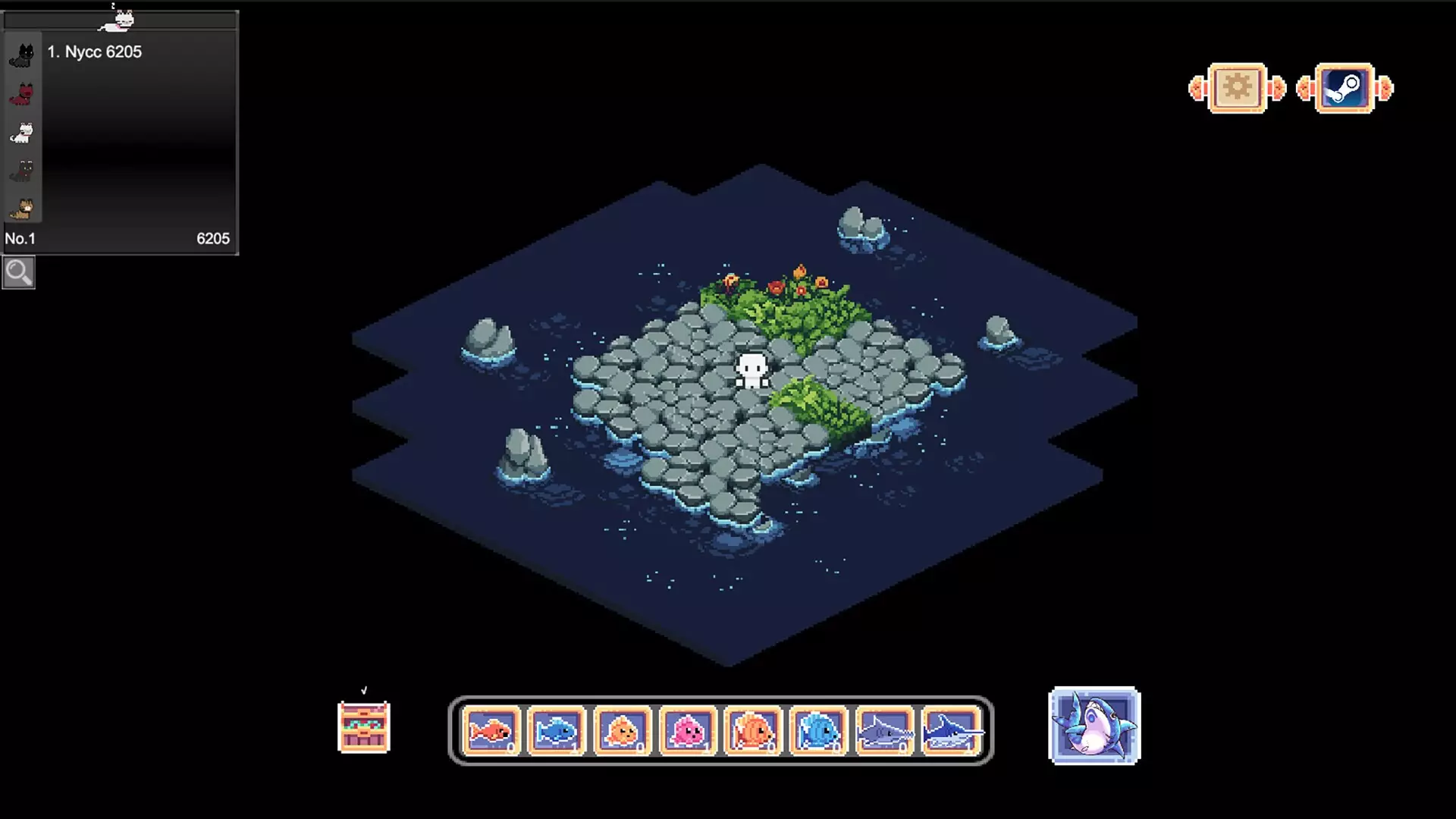Choose the black cat in the list
Viewport: 1456px width, 819px height.
click(23, 56)
